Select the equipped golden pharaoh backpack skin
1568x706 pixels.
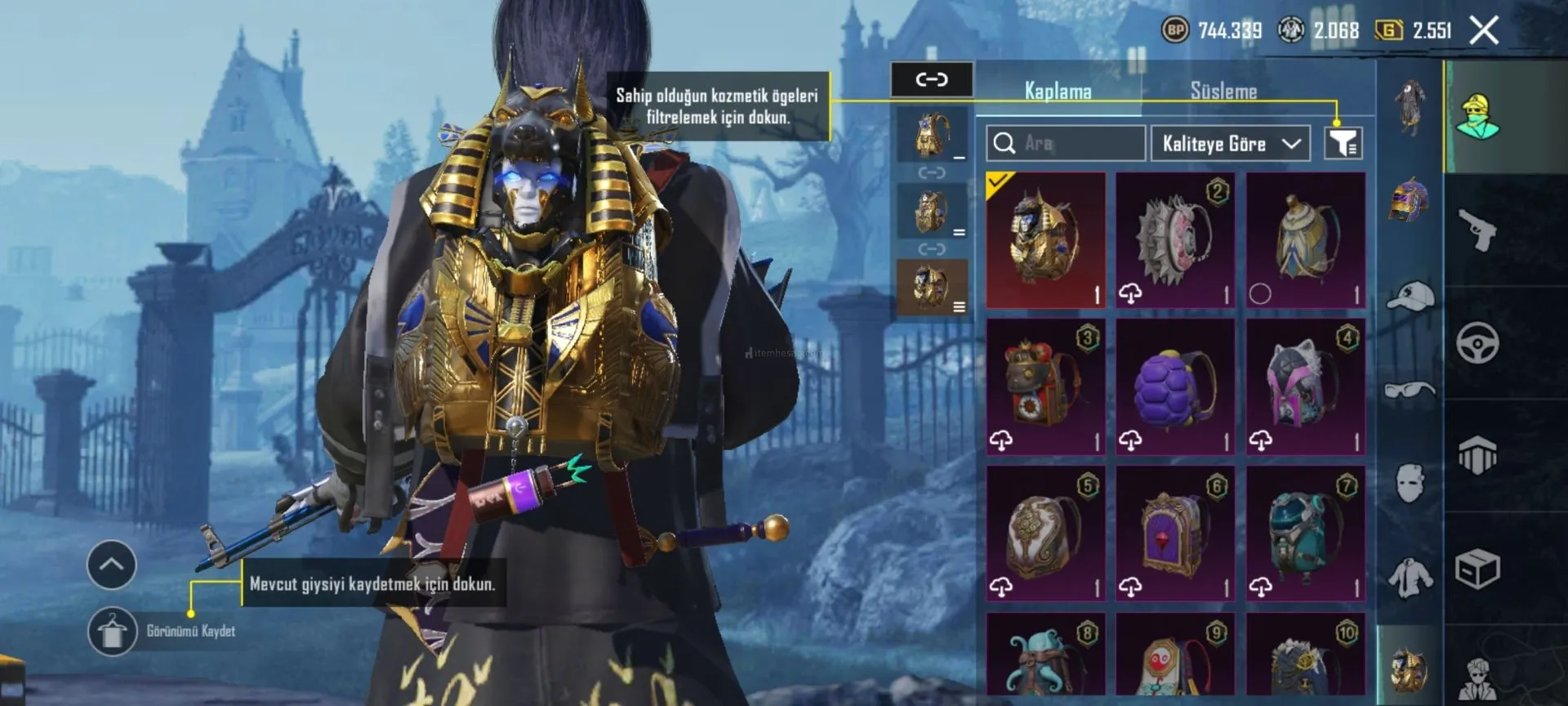(x=1045, y=240)
